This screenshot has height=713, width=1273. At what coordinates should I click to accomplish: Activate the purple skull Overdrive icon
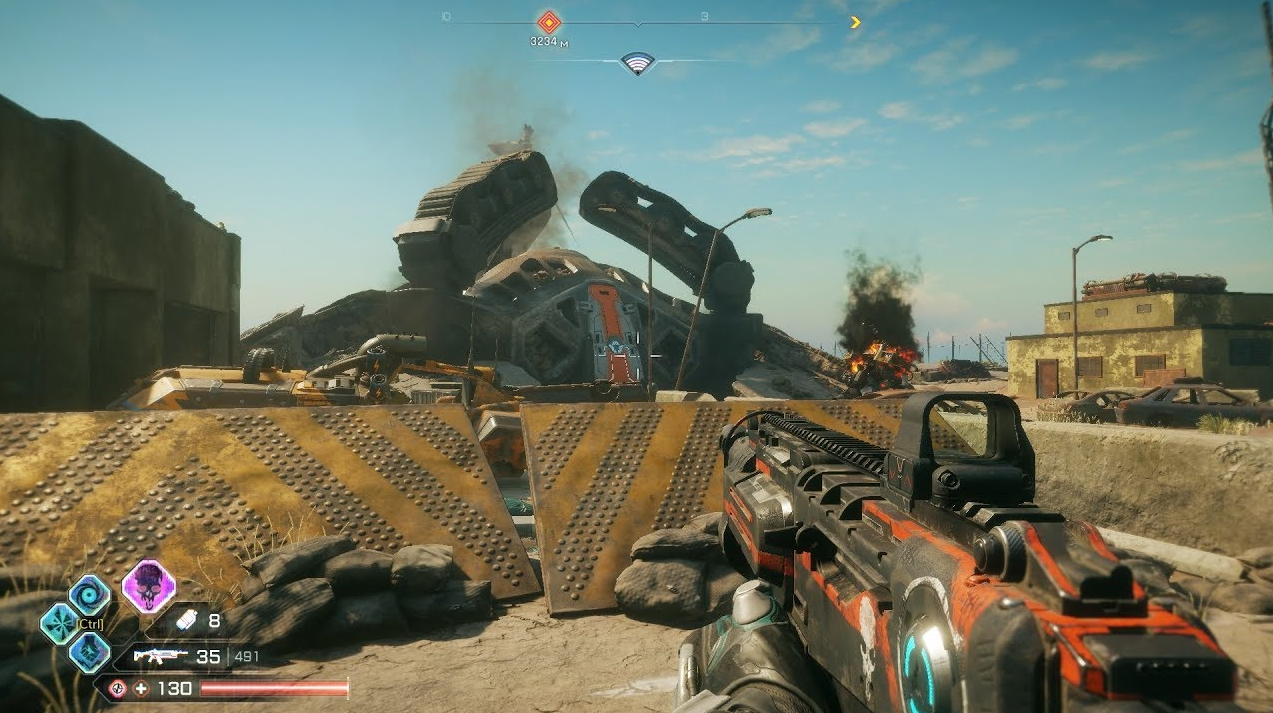[149, 586]
